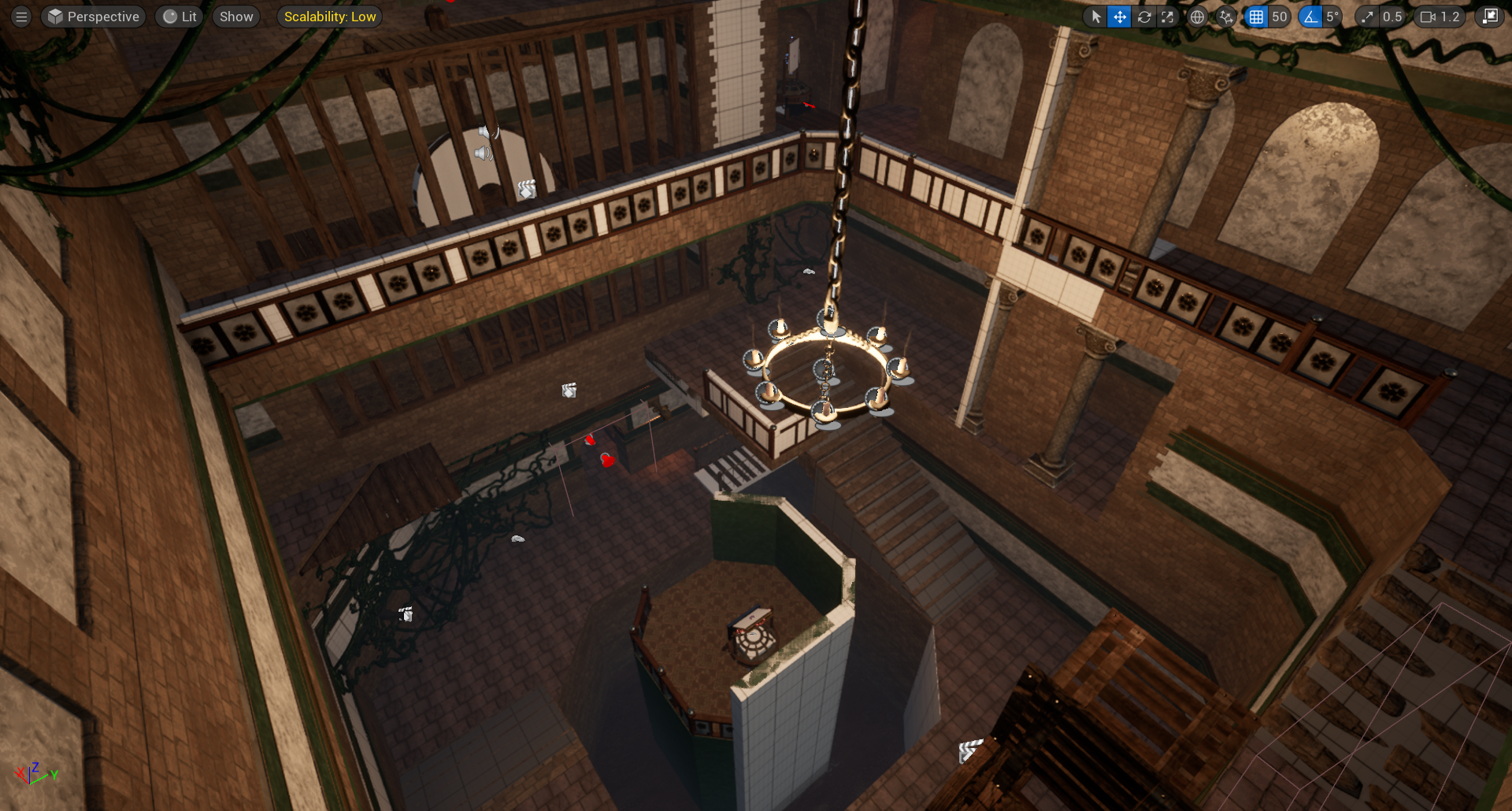Viewport: 1512px width, 811px height.
Task: Open the Perspective view dropdown
Action: click(x=94, y=17)
